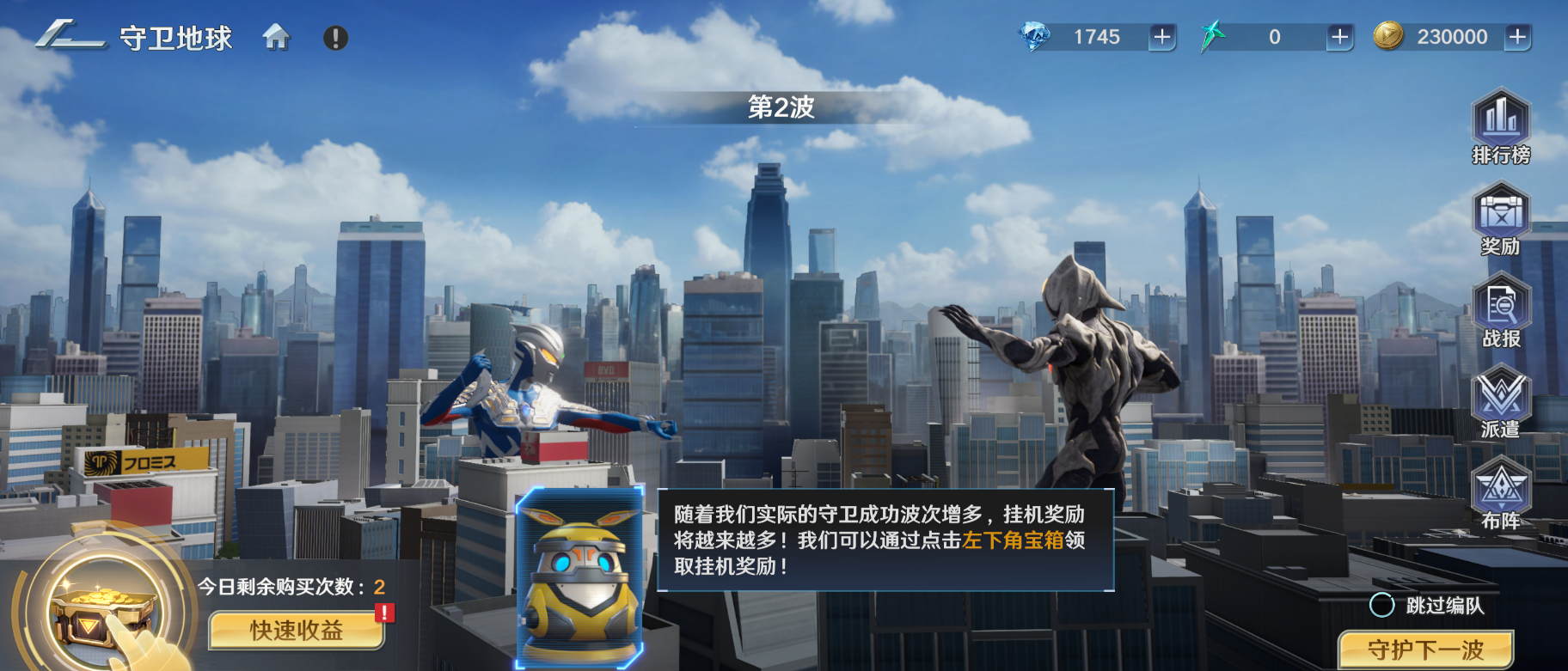
Task: Open the 奖励 rewards panel
Action: [1501, 219]
